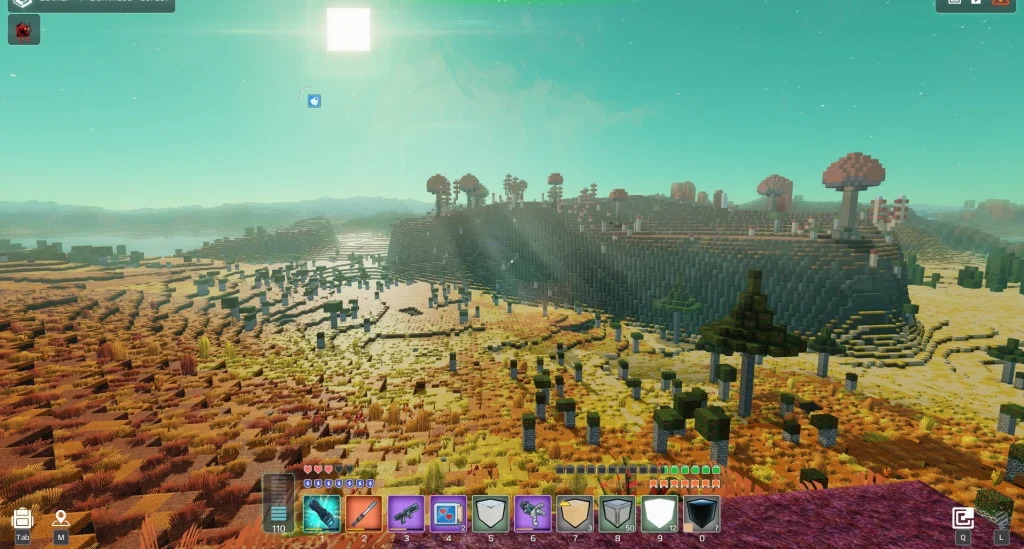Pick the white block stack of 12
Image resolution: width=1024 pixels, height=549 pixels.
[659, 513]
